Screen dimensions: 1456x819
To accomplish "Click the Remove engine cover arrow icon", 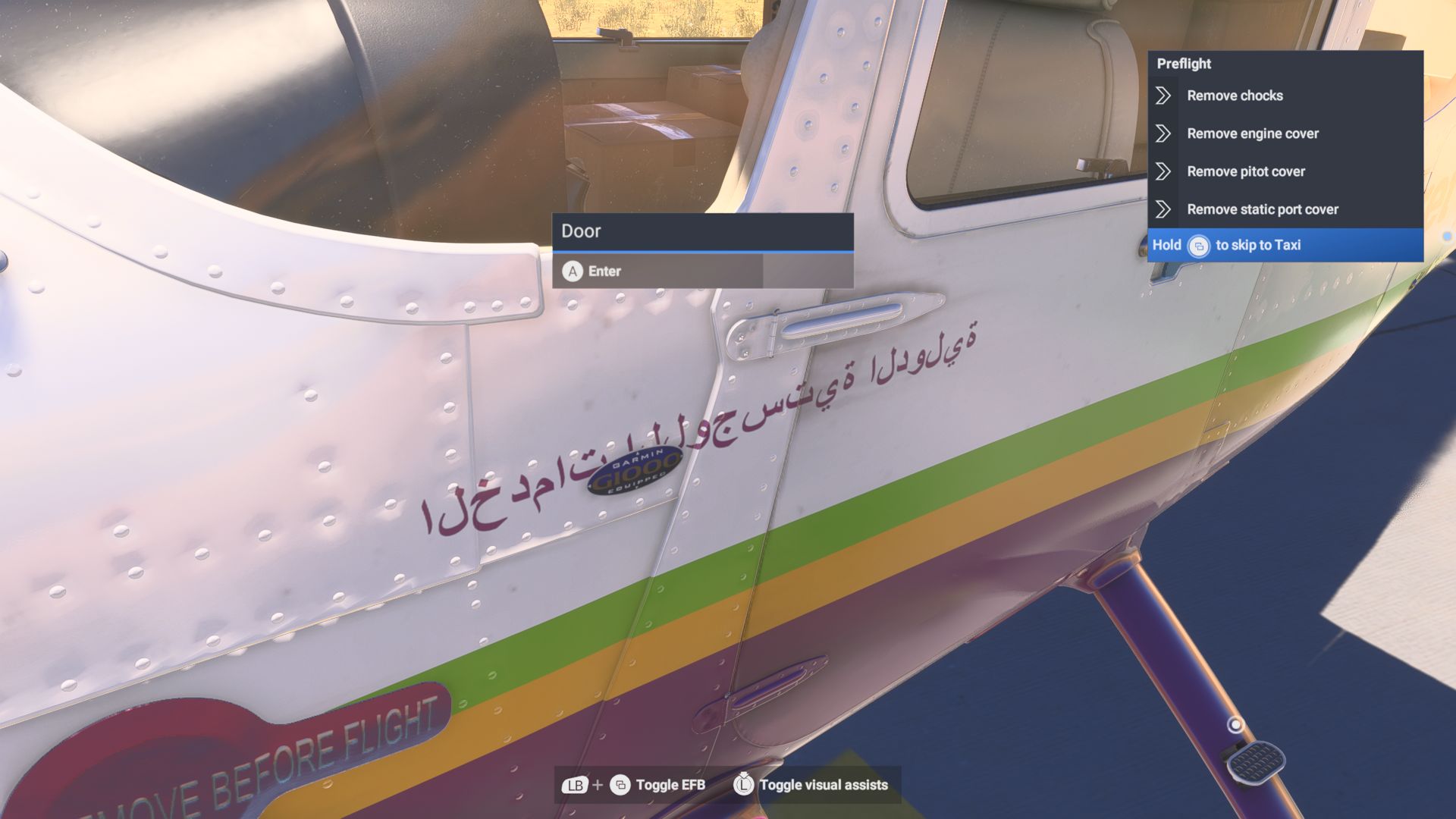I will point(1163,133).
